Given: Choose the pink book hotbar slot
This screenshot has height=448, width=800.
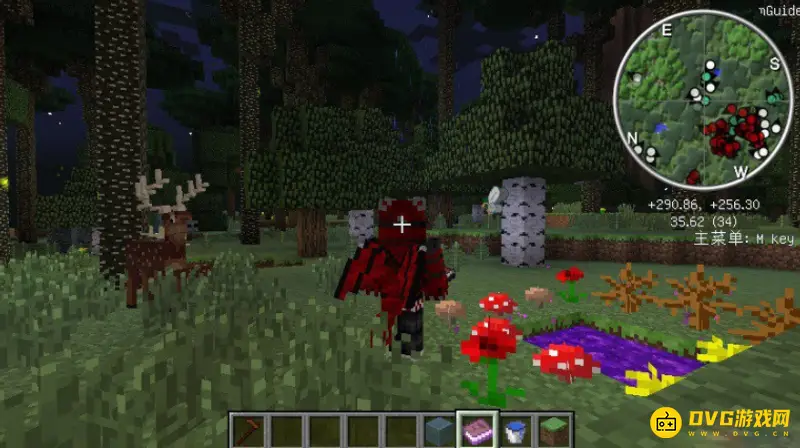Looking at the screenshot, I should click(475, 429).
